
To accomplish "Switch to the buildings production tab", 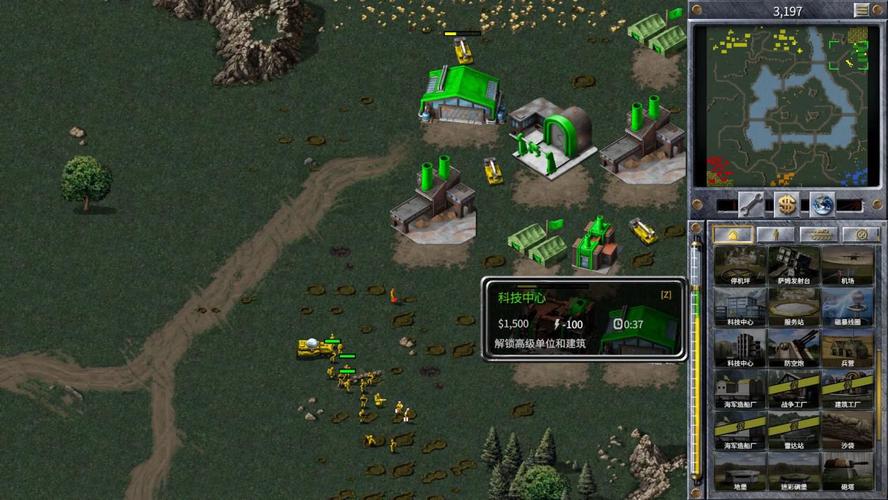I will pyautogui.click(x=731, y=234).
